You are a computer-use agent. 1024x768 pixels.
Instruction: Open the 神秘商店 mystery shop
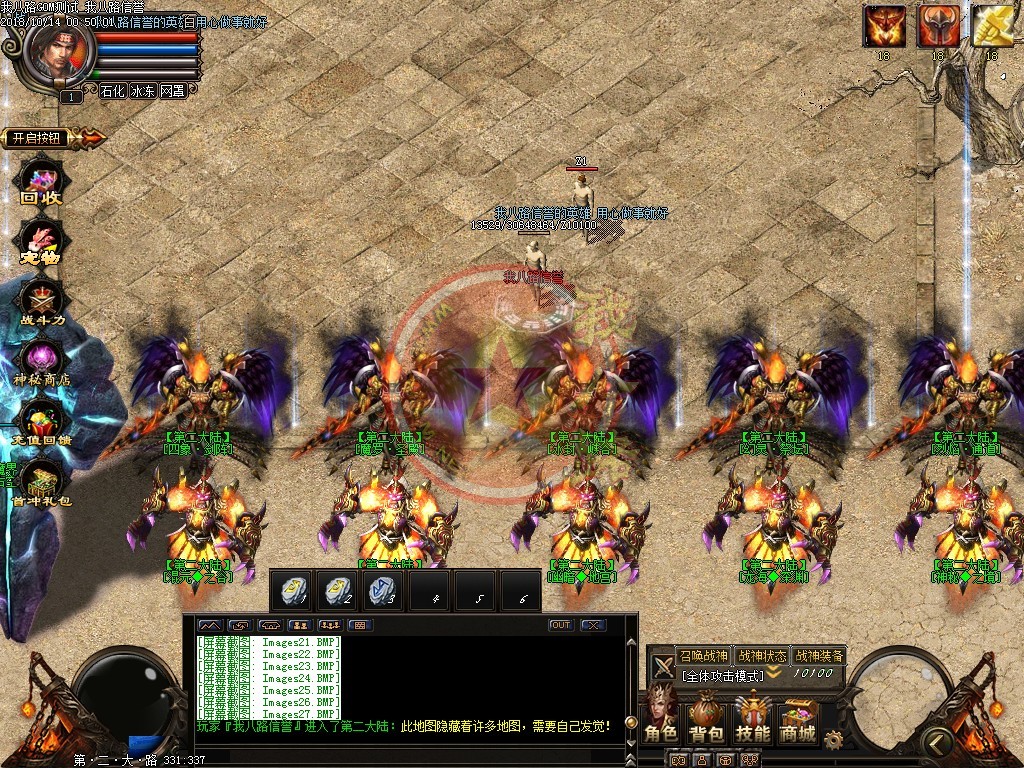click(x=42, y=362)
